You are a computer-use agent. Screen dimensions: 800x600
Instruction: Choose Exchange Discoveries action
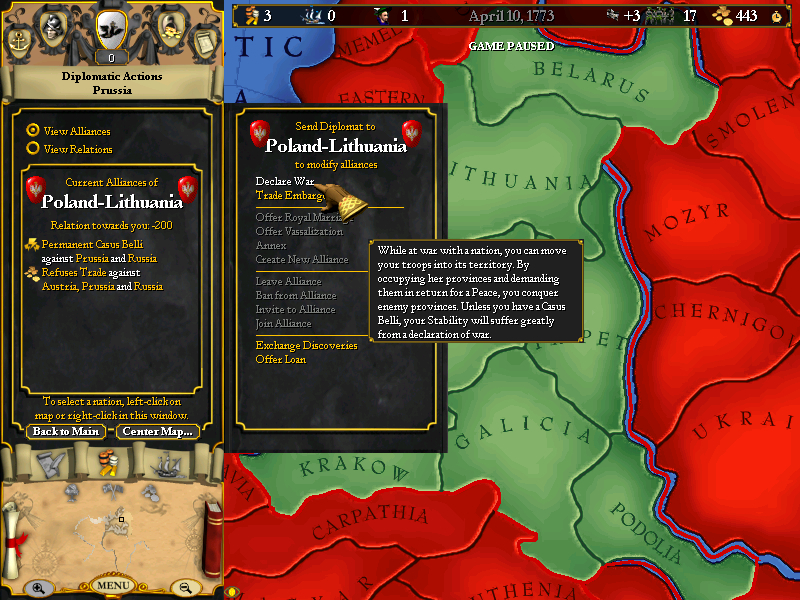pyautogui.click(x=306, y=345)
